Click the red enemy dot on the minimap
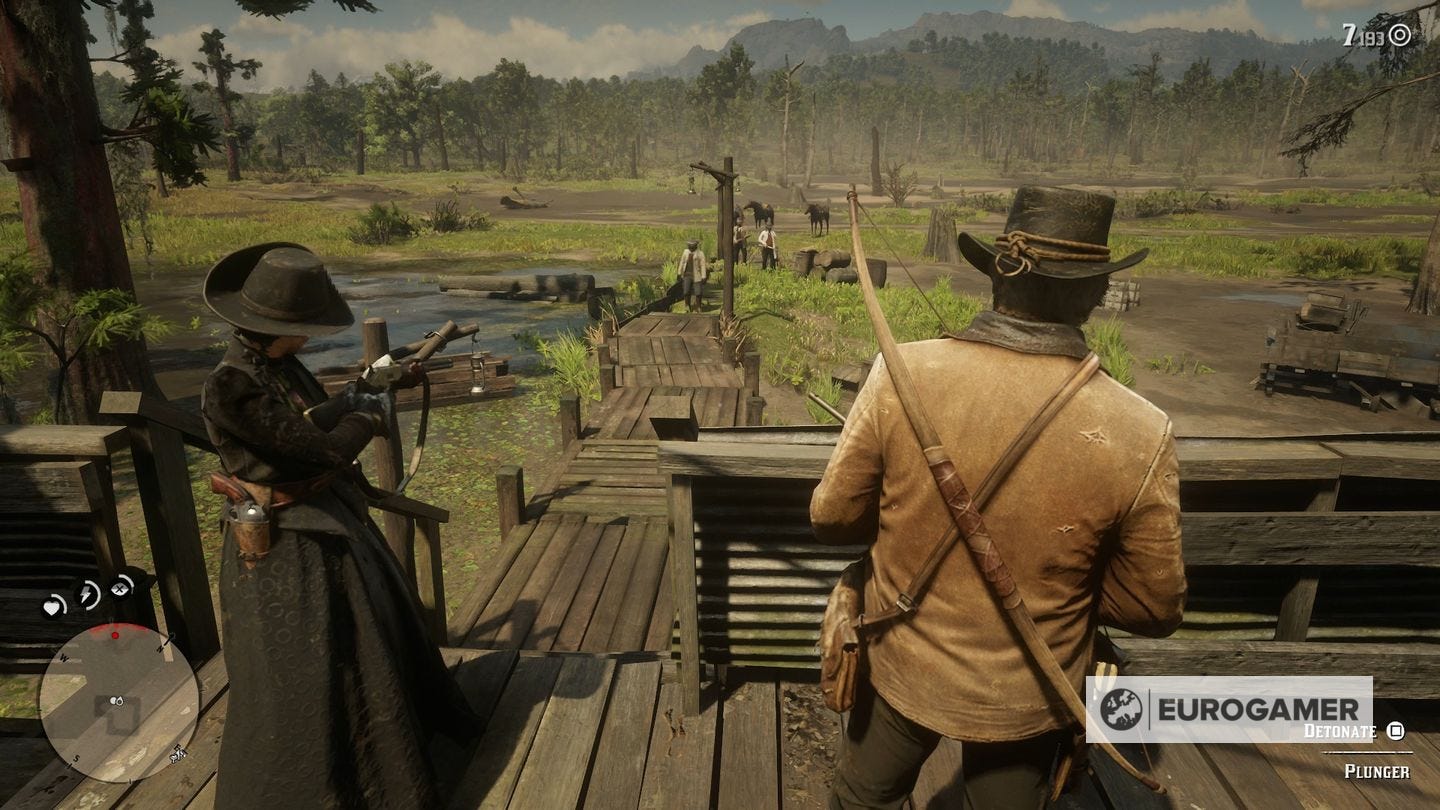 click(x=115, y=635)
